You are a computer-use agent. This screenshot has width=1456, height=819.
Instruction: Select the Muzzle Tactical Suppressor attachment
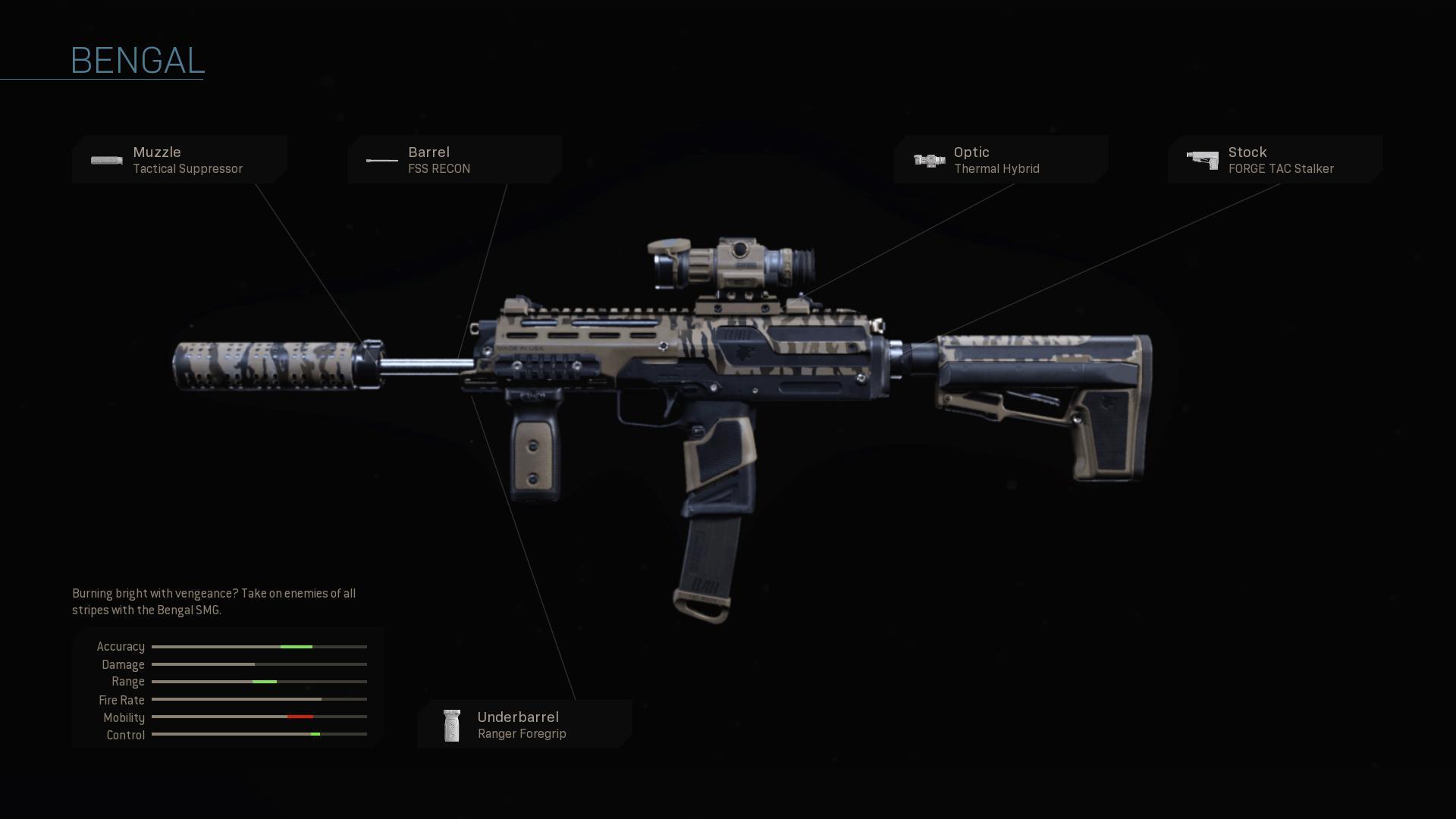(180, 160)
